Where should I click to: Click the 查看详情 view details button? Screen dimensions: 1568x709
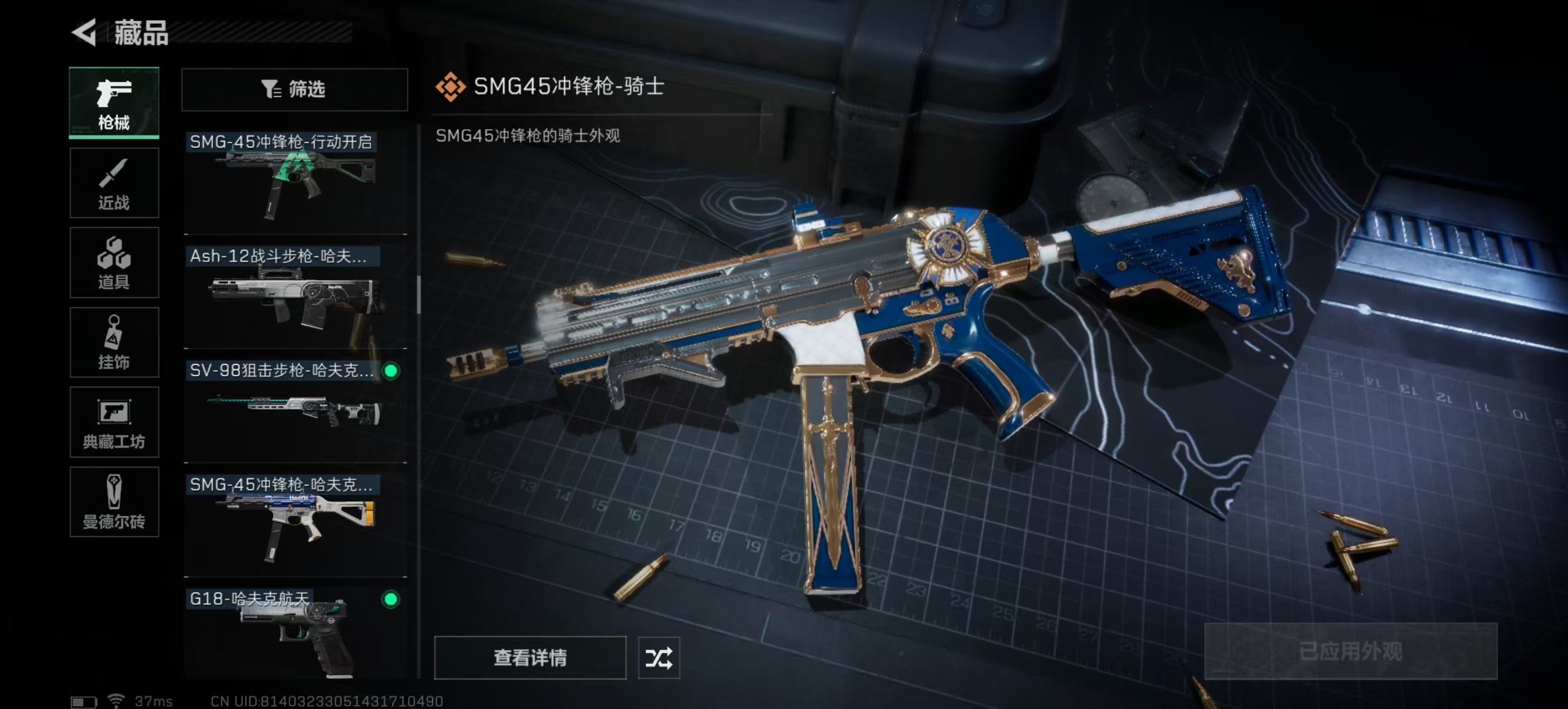(530, 657)
